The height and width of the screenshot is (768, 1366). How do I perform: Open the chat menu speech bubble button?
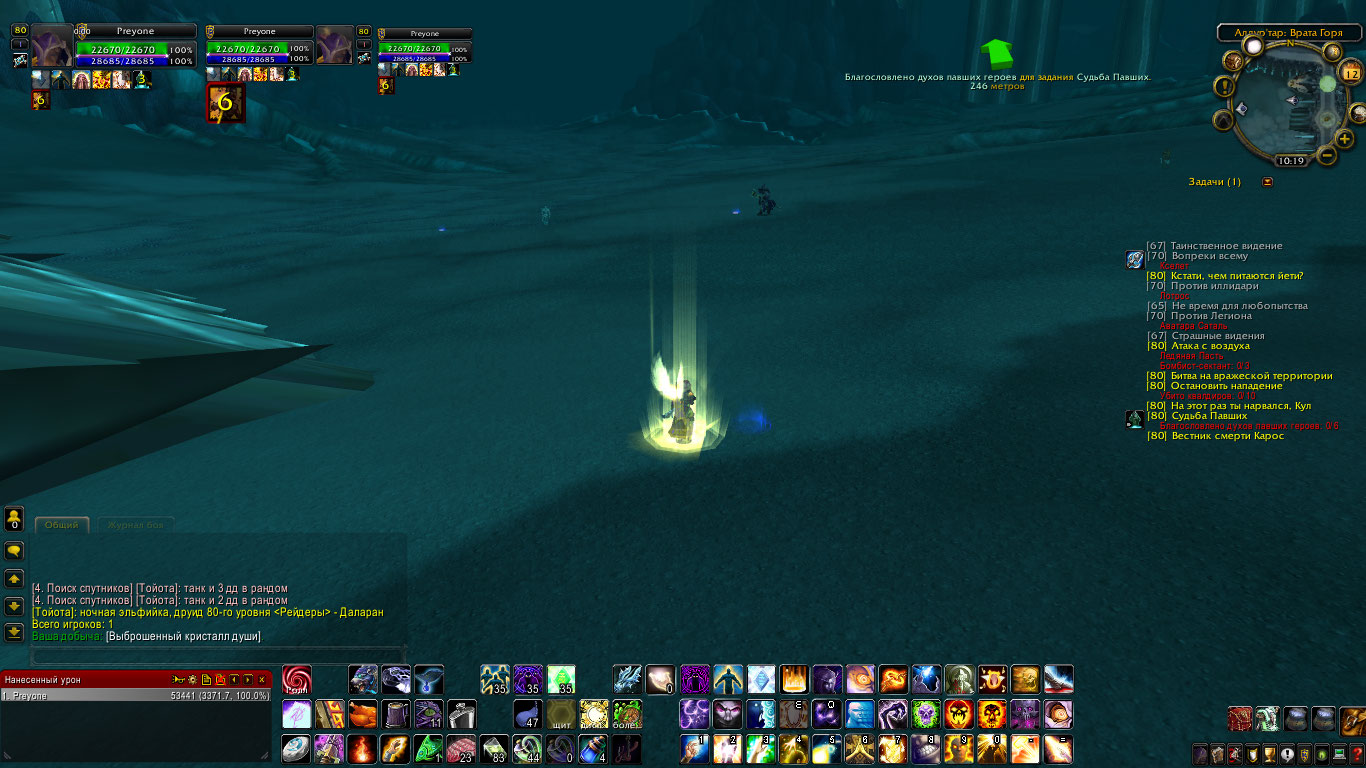14,551
